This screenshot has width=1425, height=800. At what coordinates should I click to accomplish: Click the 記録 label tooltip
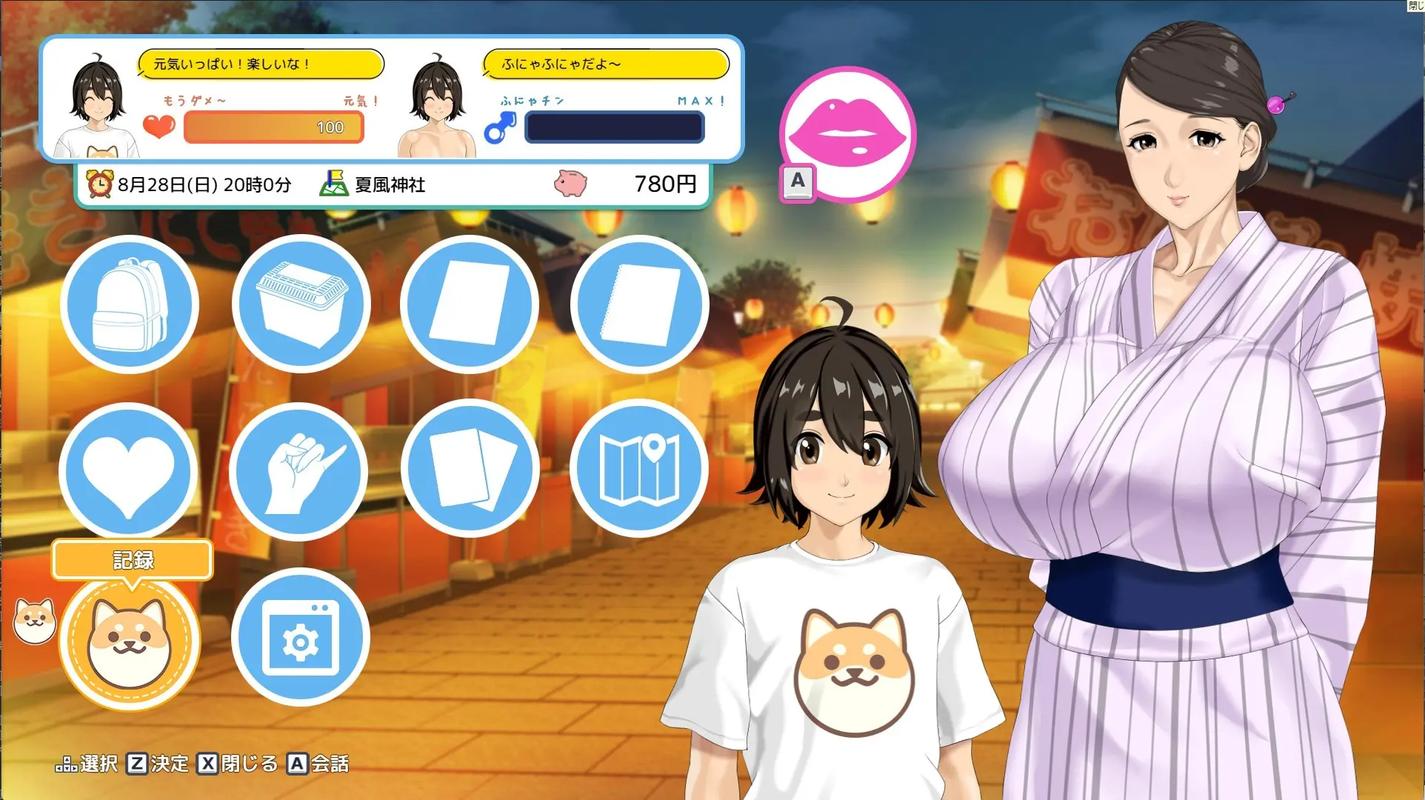point(131,559)
